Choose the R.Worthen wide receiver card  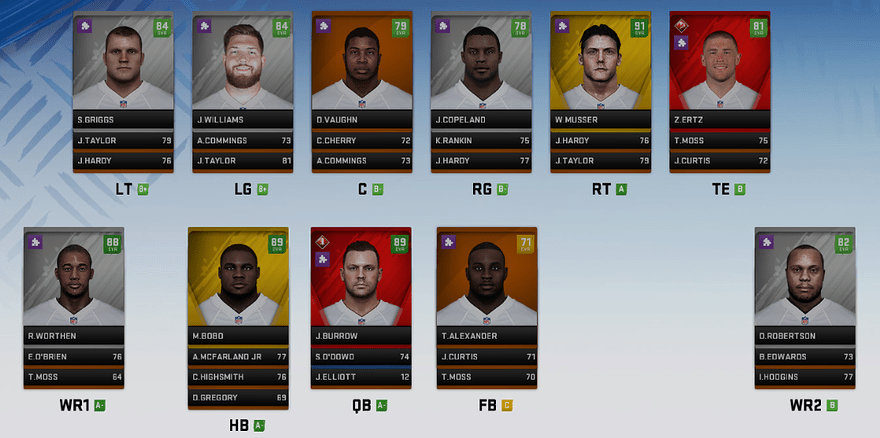[x=74, y=285]
